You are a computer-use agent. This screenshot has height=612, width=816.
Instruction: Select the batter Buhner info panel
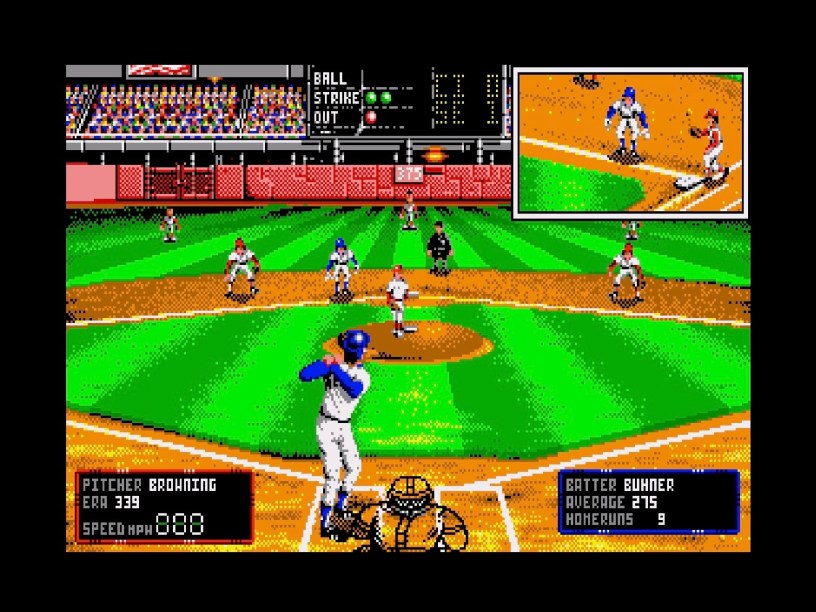click(x=648, y=501)
